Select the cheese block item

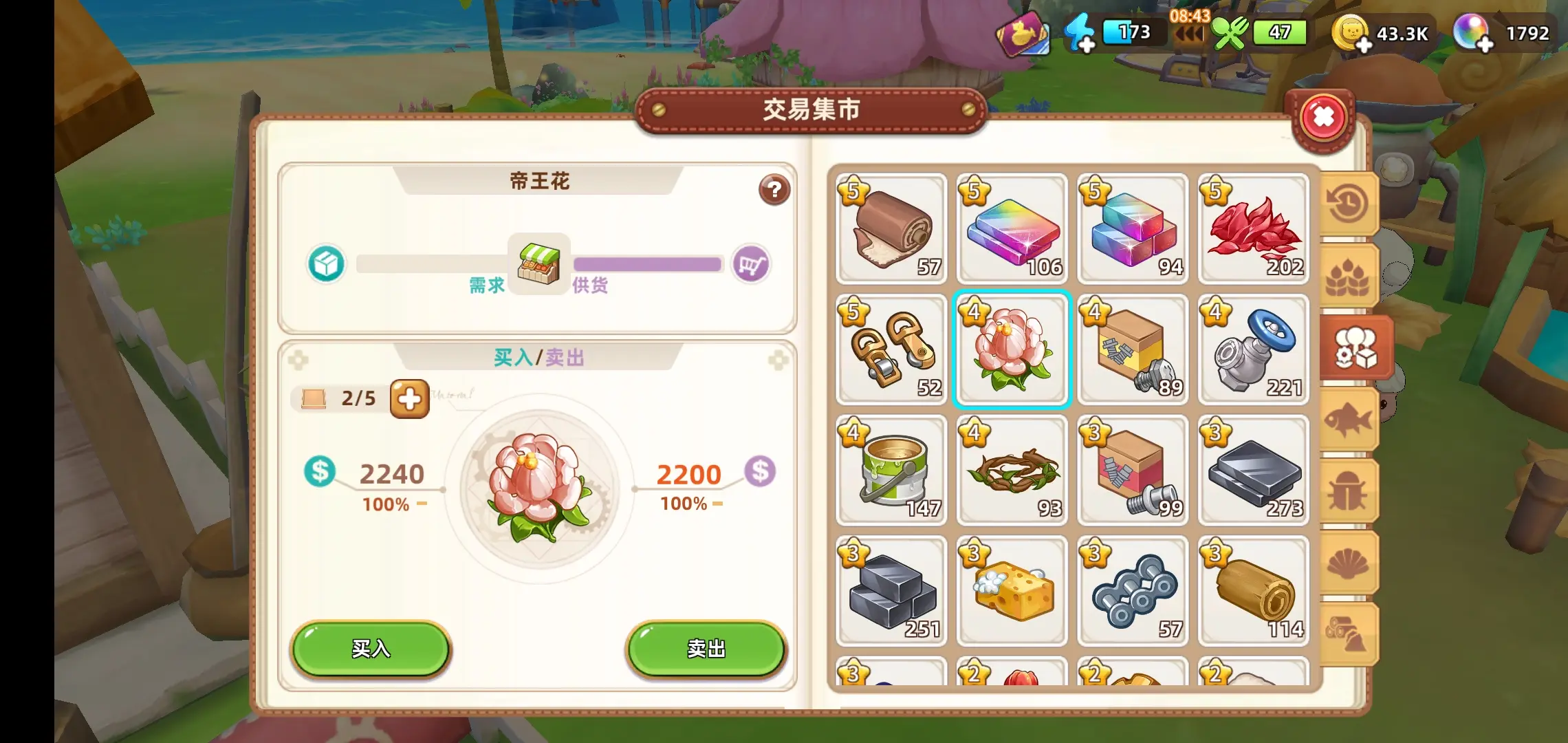tap(1012, 591)
